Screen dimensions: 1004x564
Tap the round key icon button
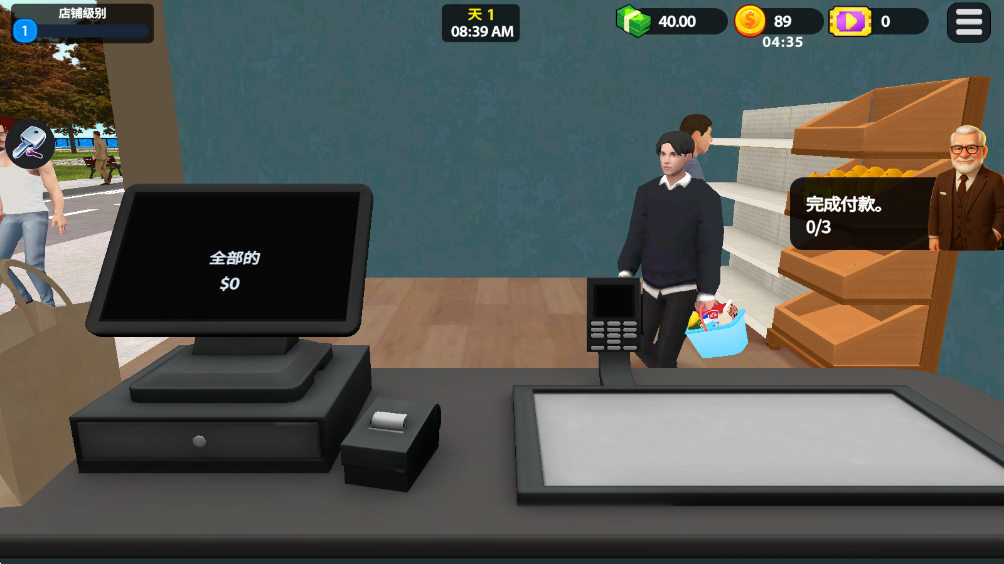click(31, 143)
